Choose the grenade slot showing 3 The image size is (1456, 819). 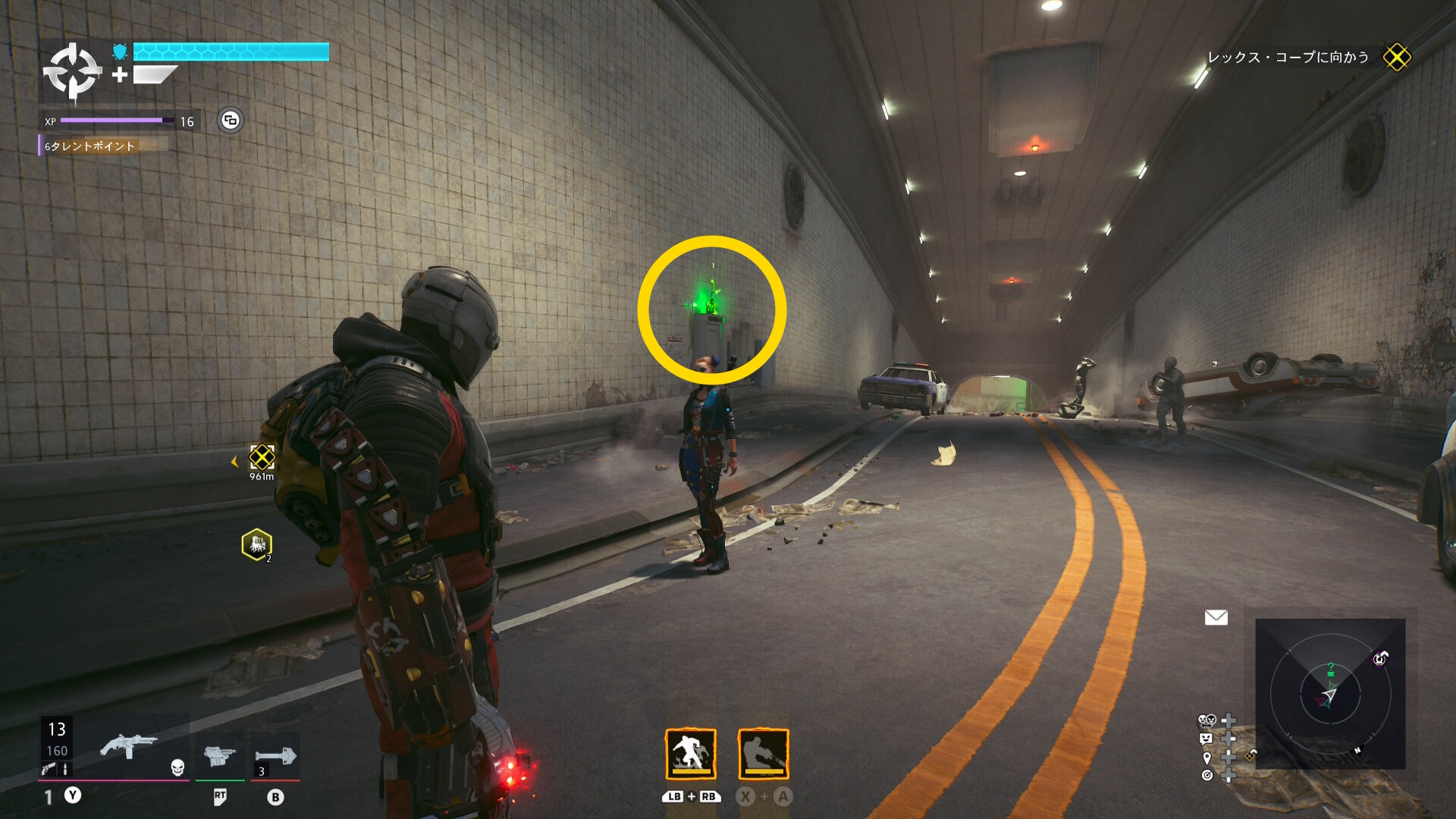pos(275,757)
